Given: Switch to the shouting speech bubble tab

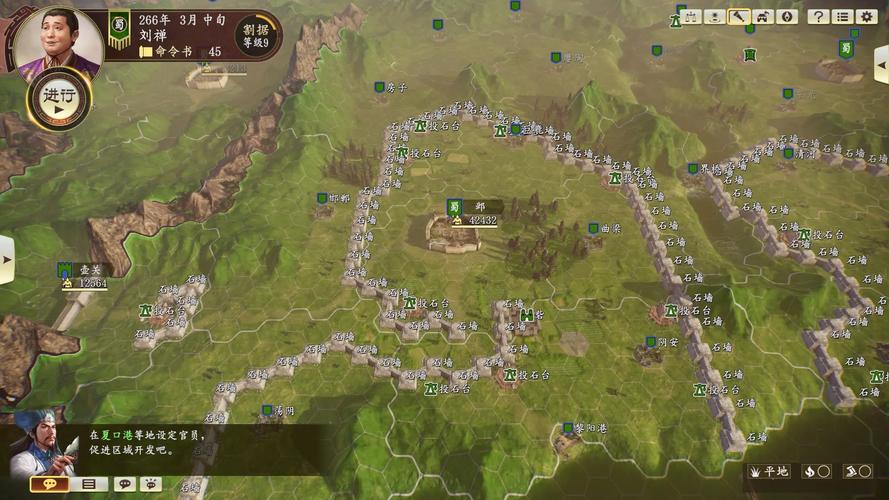Looking at the screenshot, I should 150,484.
